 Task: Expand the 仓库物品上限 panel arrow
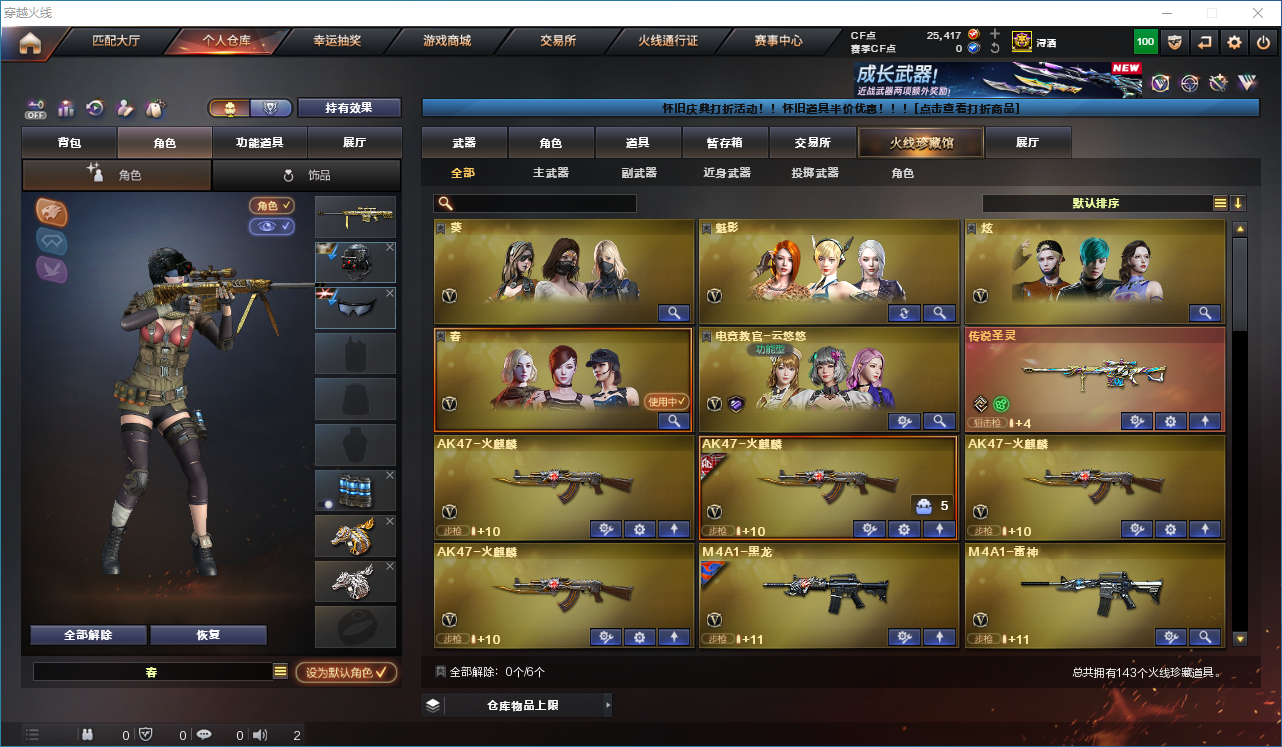[x=610, y=704]
